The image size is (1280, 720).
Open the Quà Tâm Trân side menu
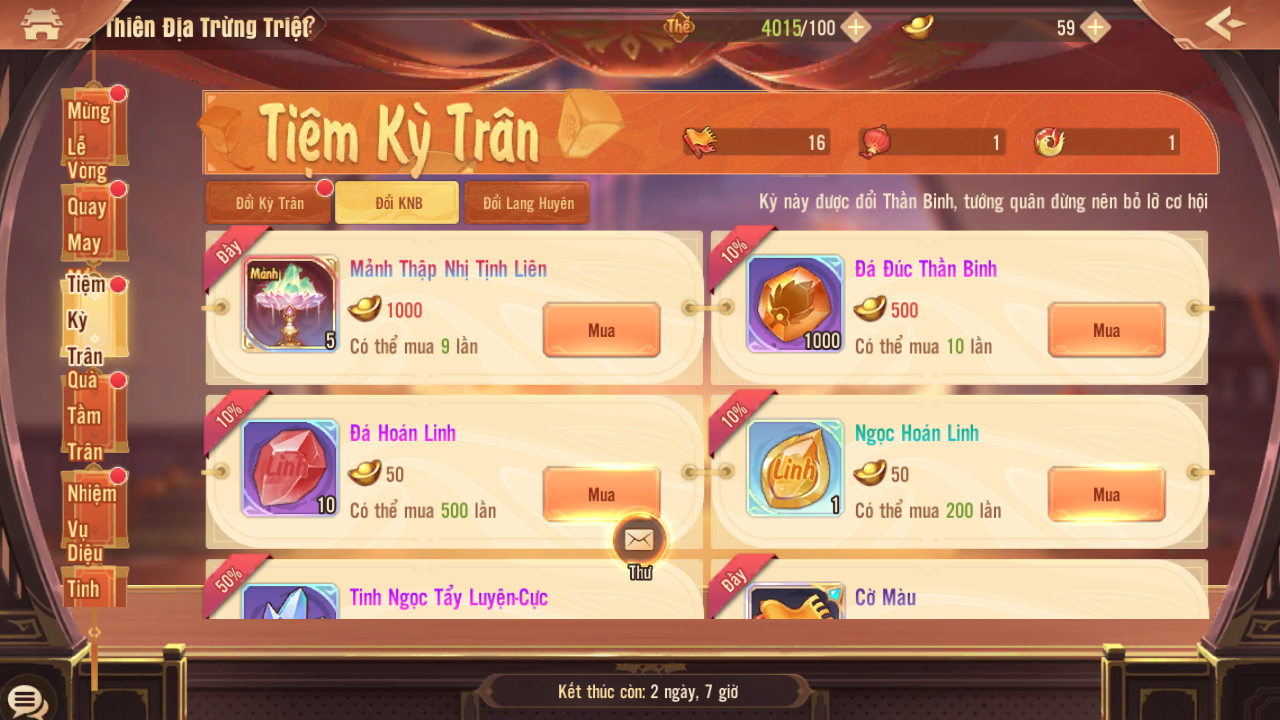(92, 415)
